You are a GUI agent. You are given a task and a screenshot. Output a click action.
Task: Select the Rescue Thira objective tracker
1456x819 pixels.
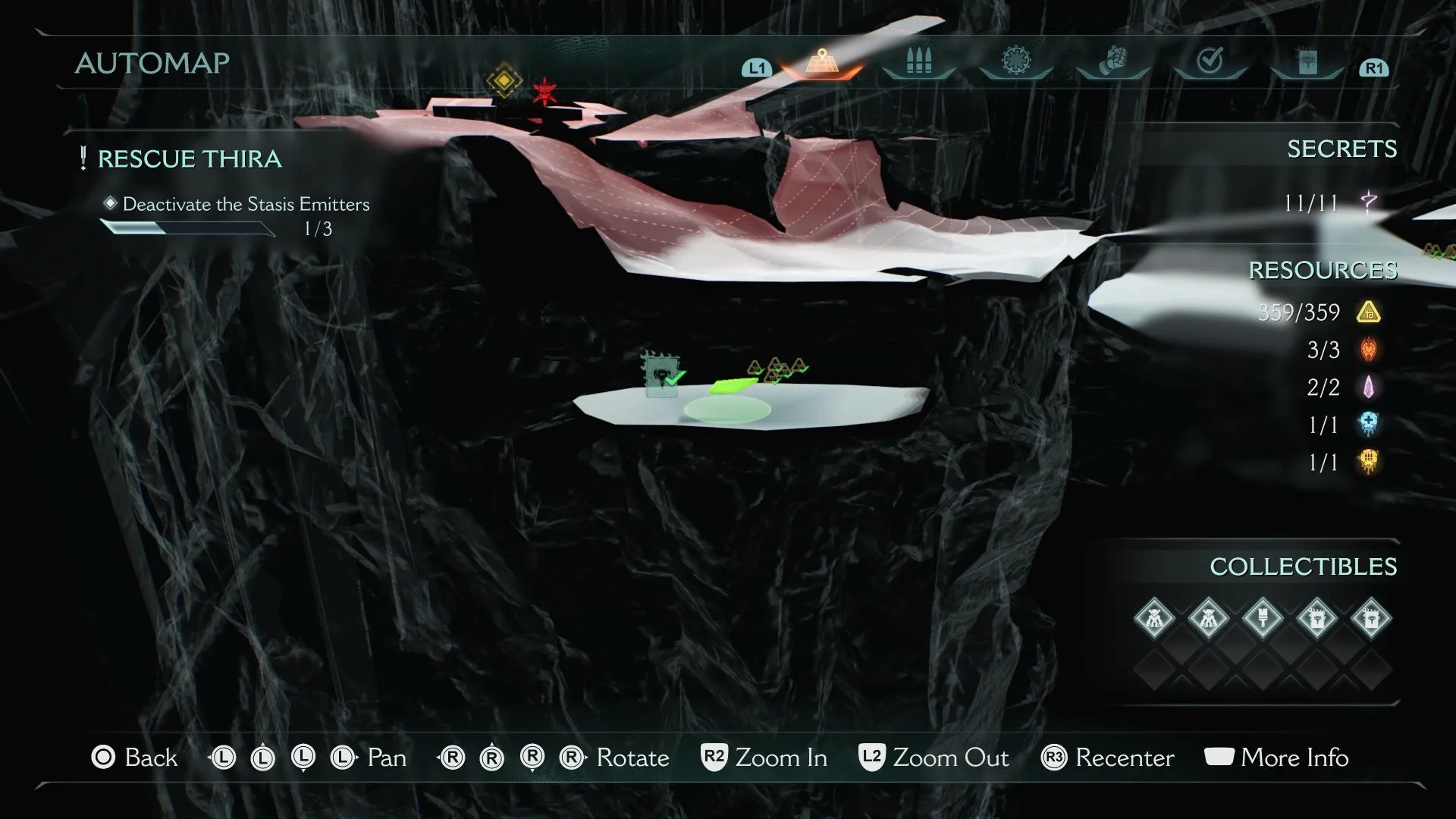point(190,159)
